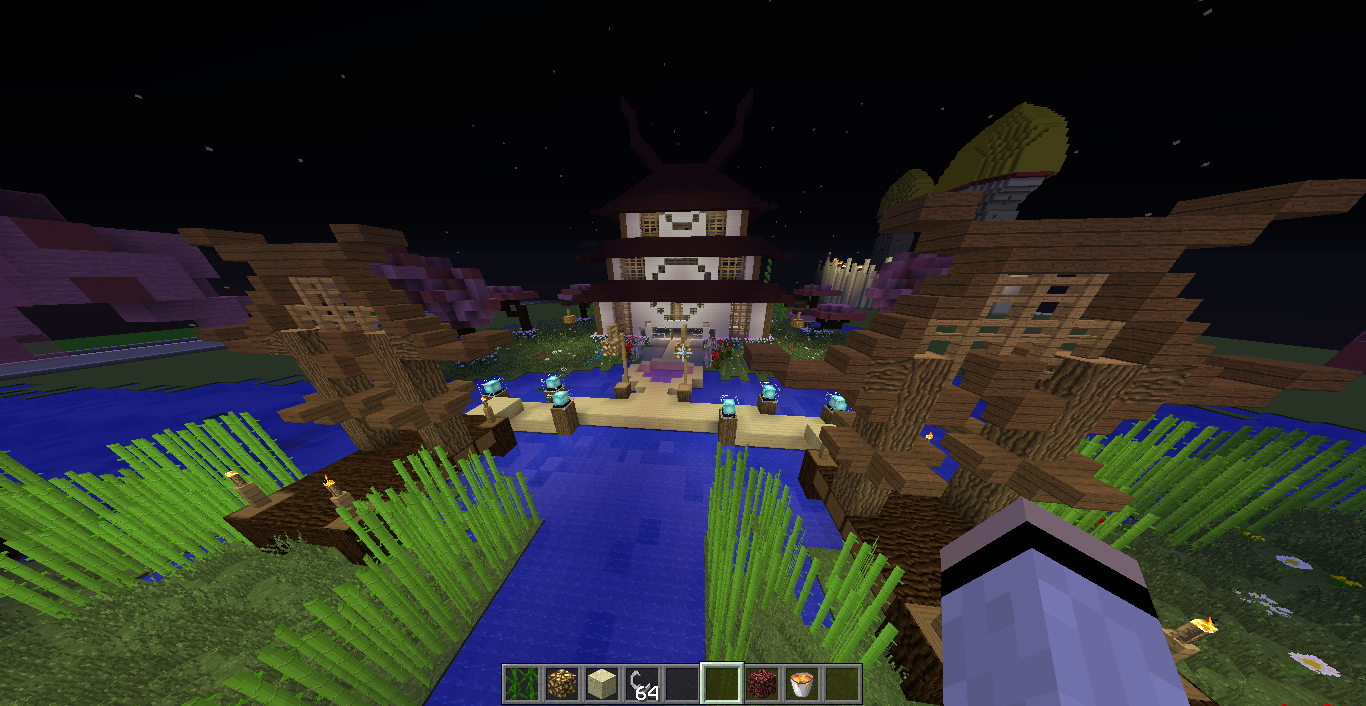Viewport: 1366px width, 706px height.
Task: Select the lava bucket slot
Action: point(801,684)
